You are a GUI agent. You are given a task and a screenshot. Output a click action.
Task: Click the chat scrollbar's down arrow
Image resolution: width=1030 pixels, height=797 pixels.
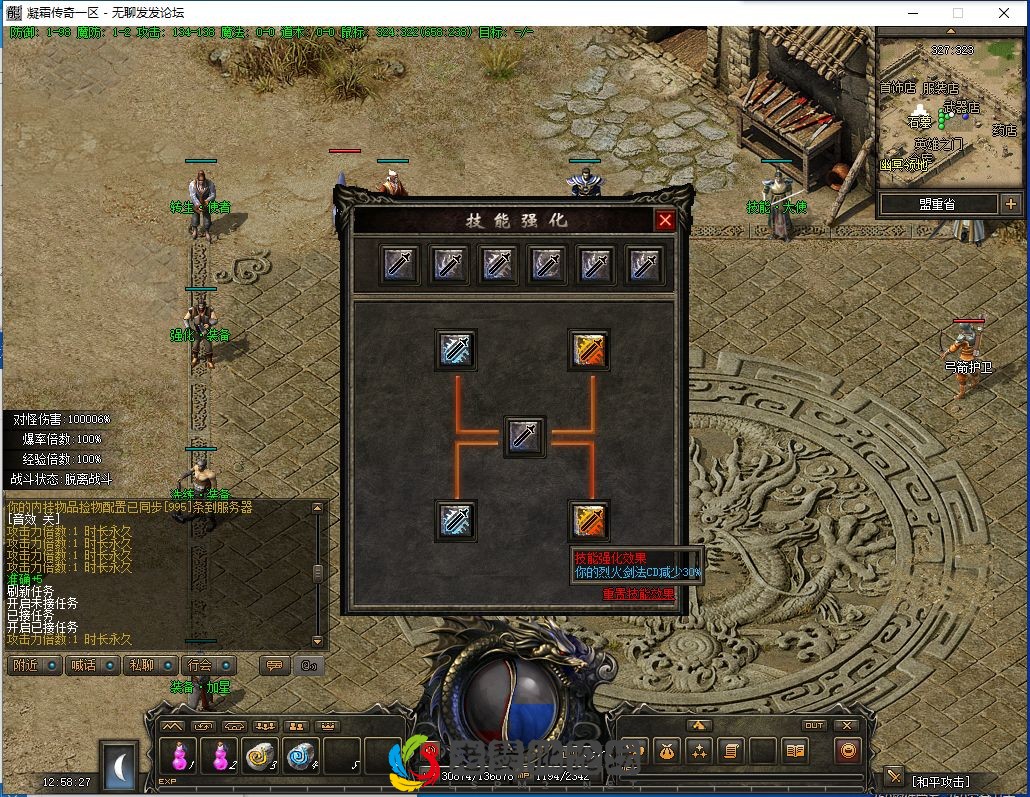tap(318, 641)
